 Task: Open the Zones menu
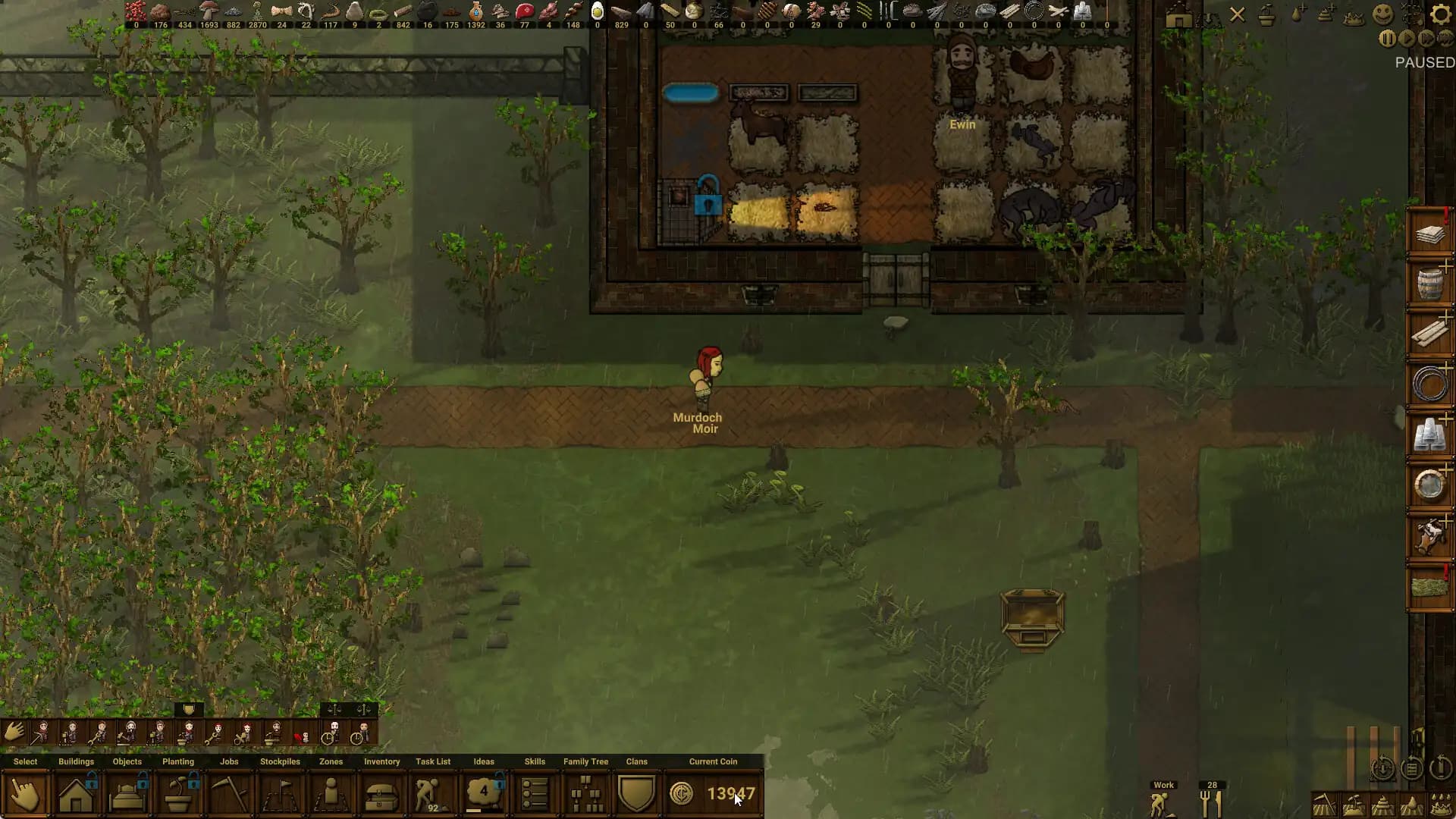click(330, 792)
